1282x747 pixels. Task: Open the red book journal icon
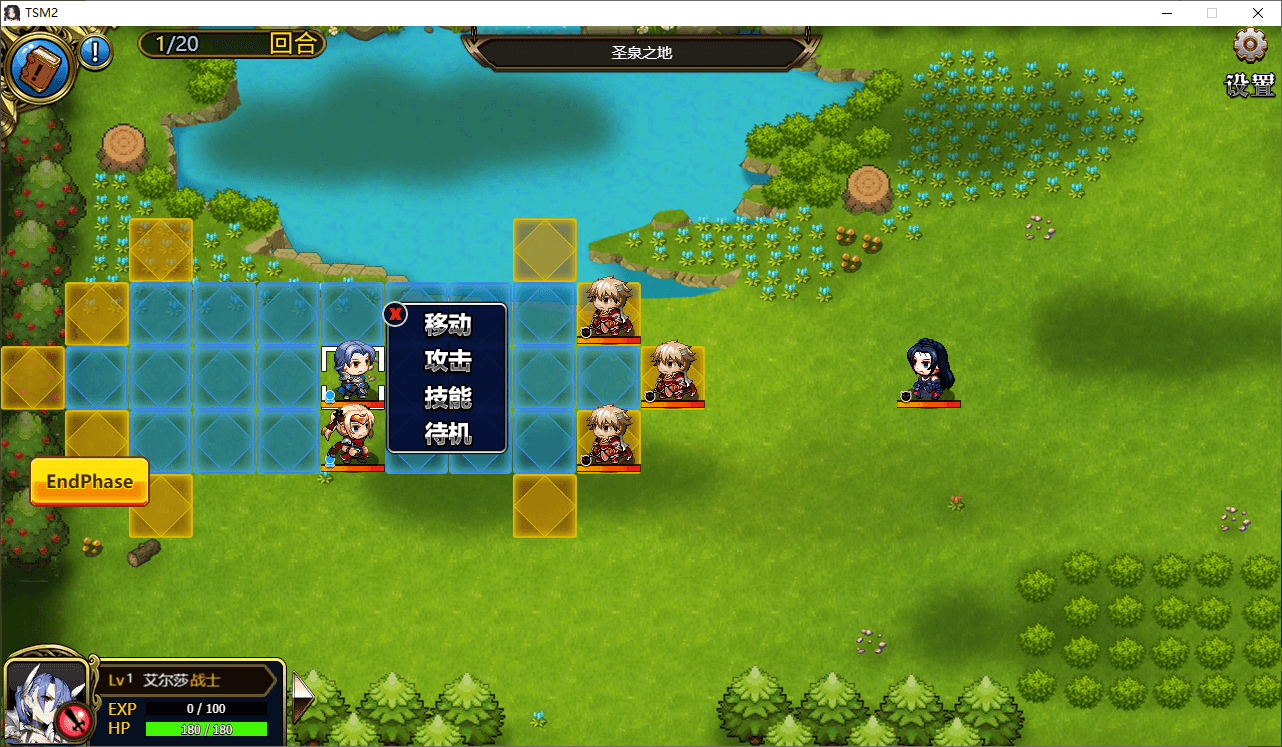40,69
